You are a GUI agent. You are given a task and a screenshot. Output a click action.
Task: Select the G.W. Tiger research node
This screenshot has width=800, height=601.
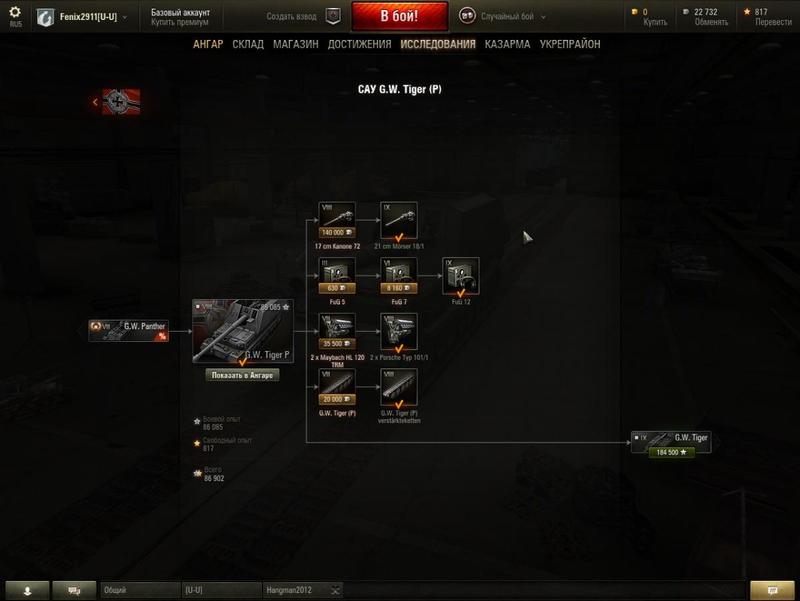(x=671, y=442)
